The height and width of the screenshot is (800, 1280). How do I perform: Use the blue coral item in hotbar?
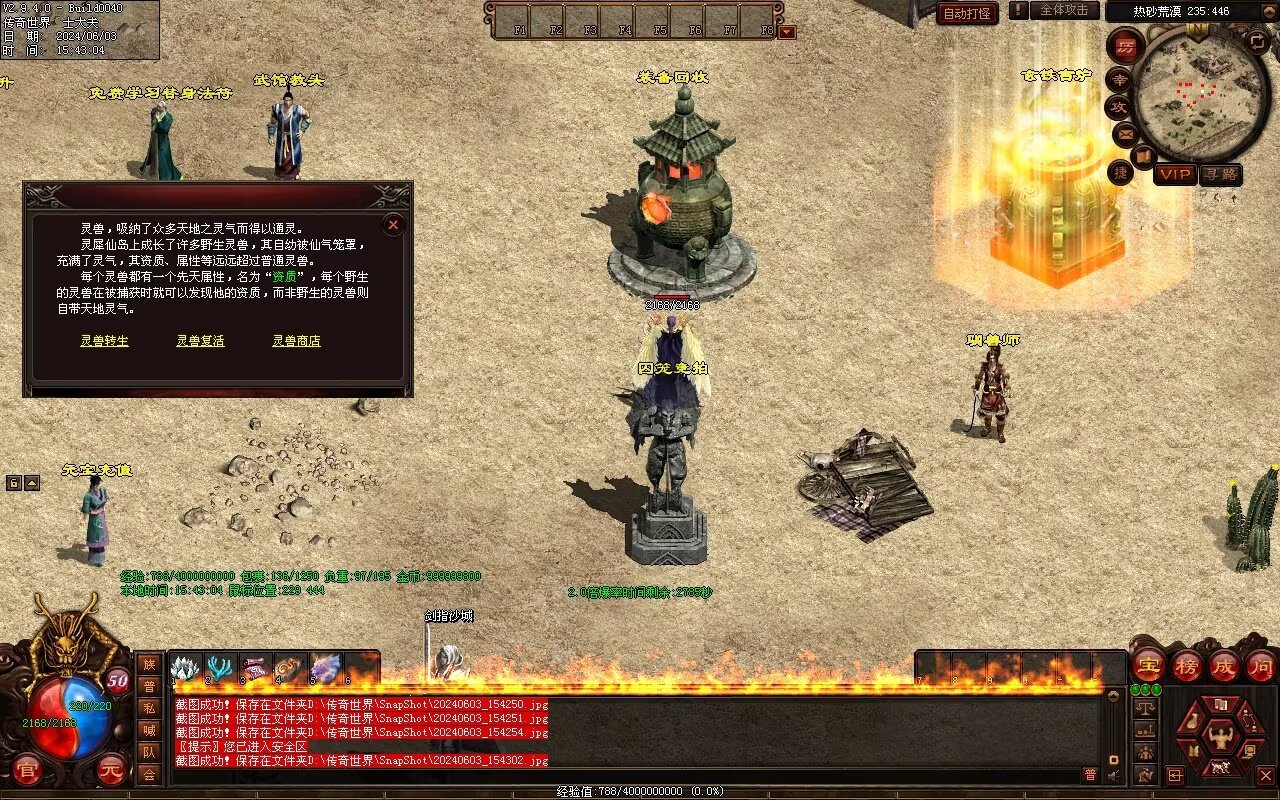(x=221, y=669)
